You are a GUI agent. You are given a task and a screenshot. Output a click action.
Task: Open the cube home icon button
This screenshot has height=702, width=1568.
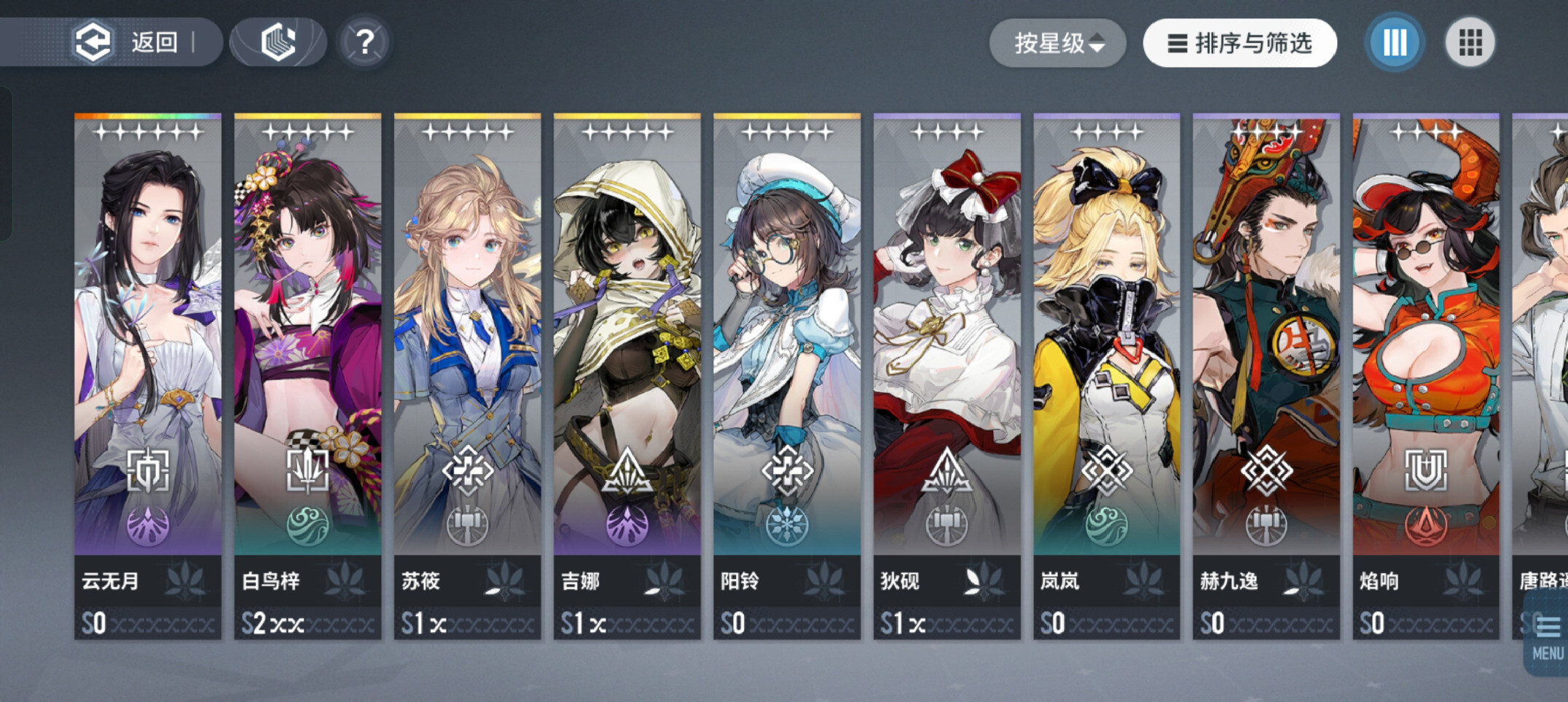pyautogui.click(x=278, y=42)
